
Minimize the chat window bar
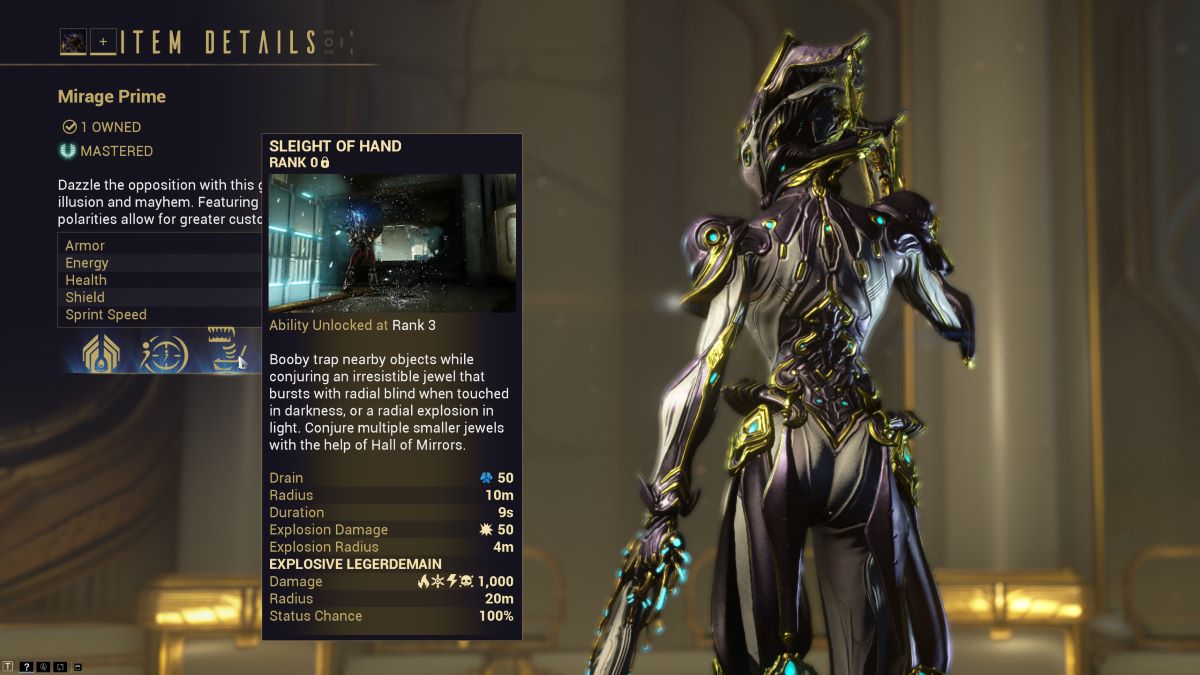tap(79, 666)
